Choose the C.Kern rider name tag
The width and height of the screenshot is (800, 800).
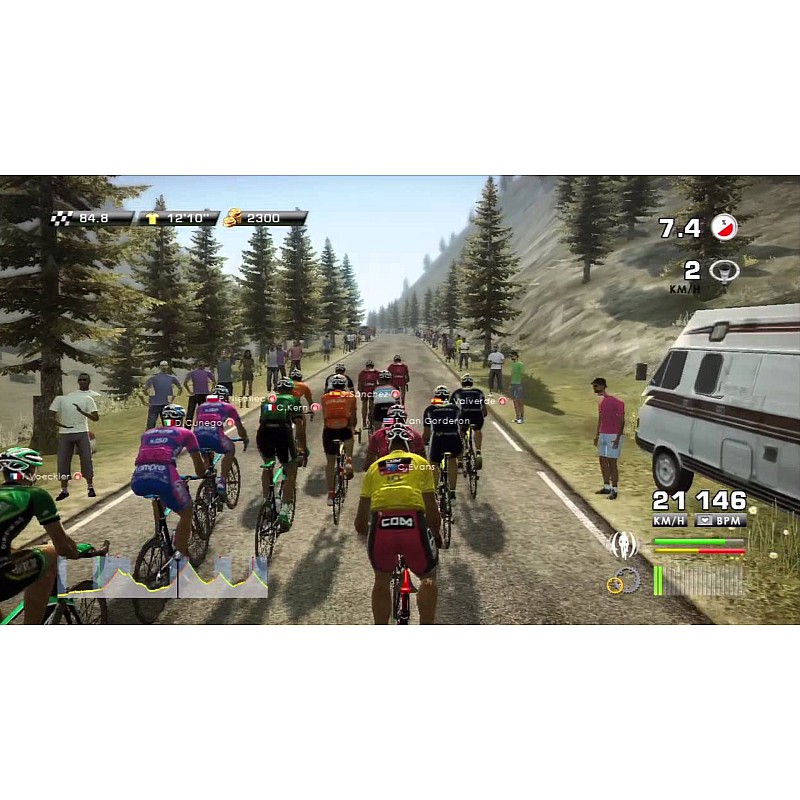click(287, 408)
